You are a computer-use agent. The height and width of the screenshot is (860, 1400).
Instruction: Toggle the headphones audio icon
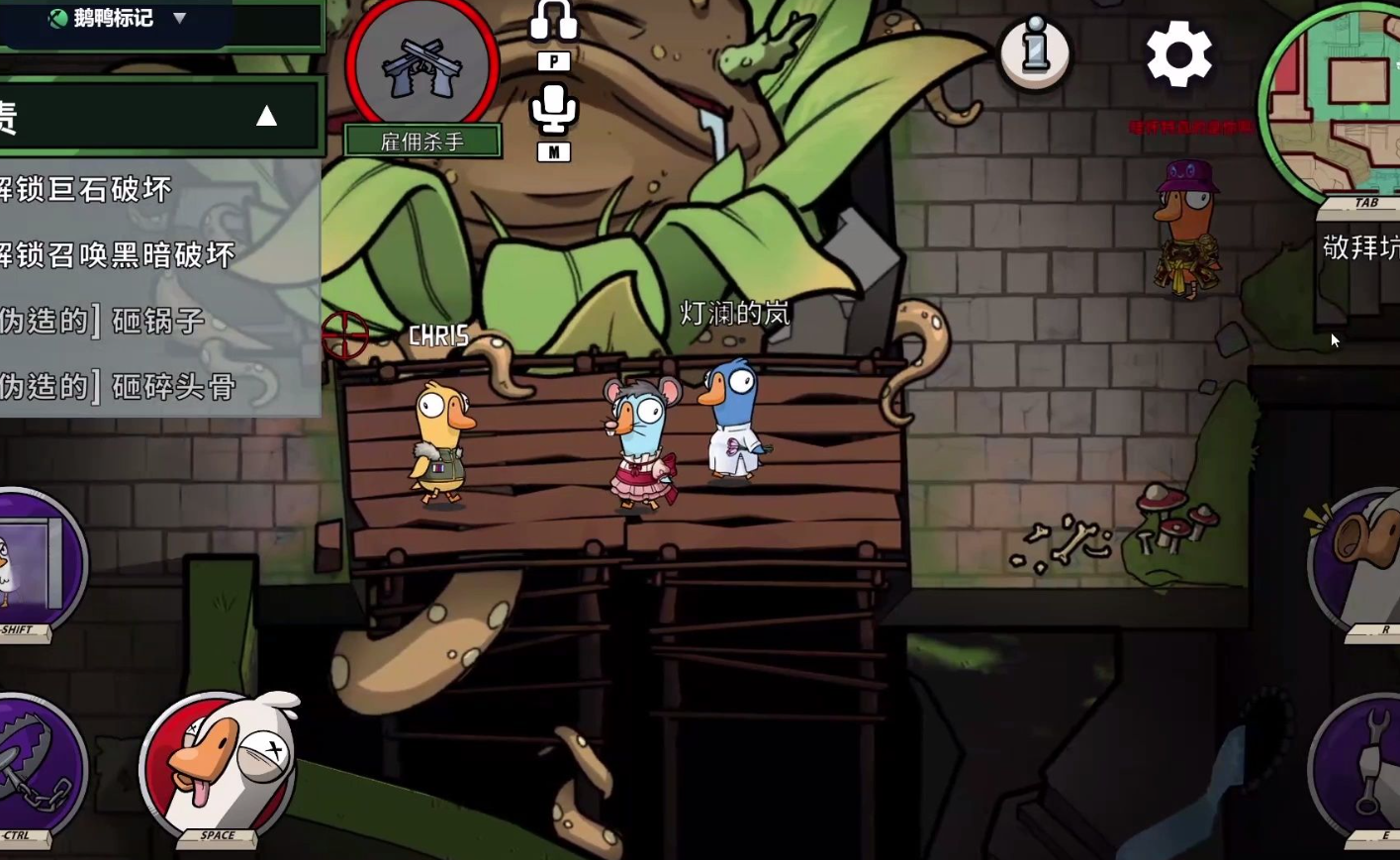tap(553, 22)
